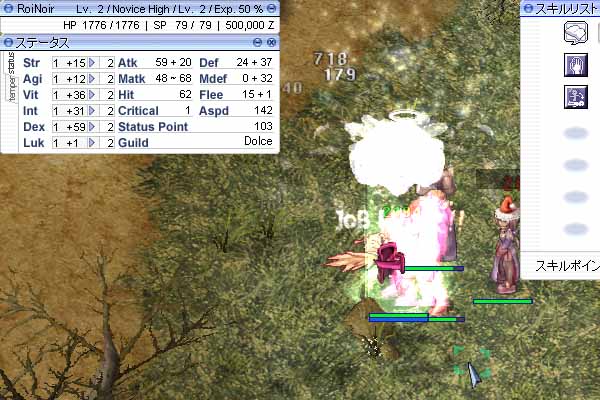
Task: Minimize the ステータス status window
Action: 257,42
